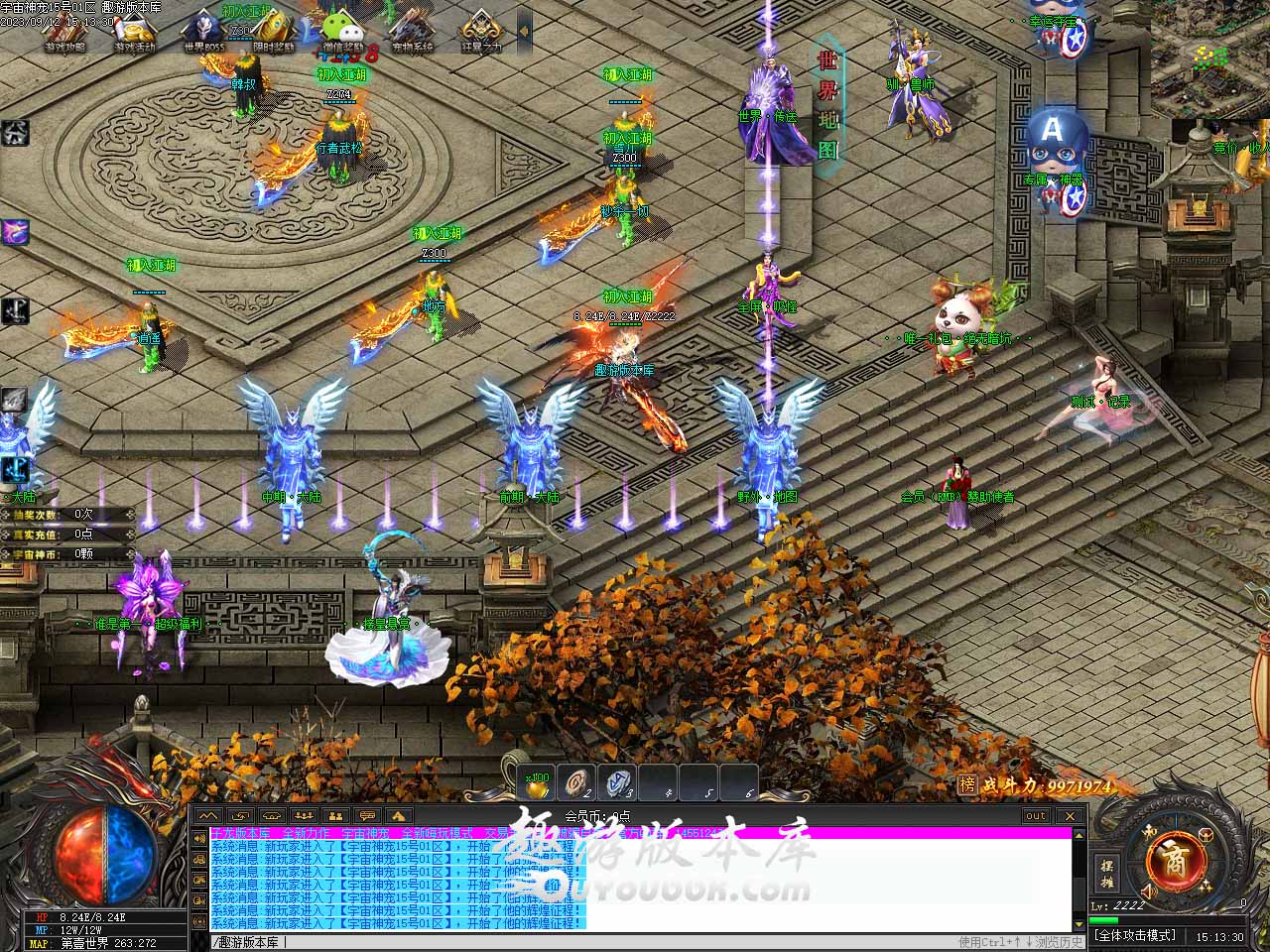
Task: Open the 狂暴之力 berserk power icon
Action: click(x=481, y=32)
